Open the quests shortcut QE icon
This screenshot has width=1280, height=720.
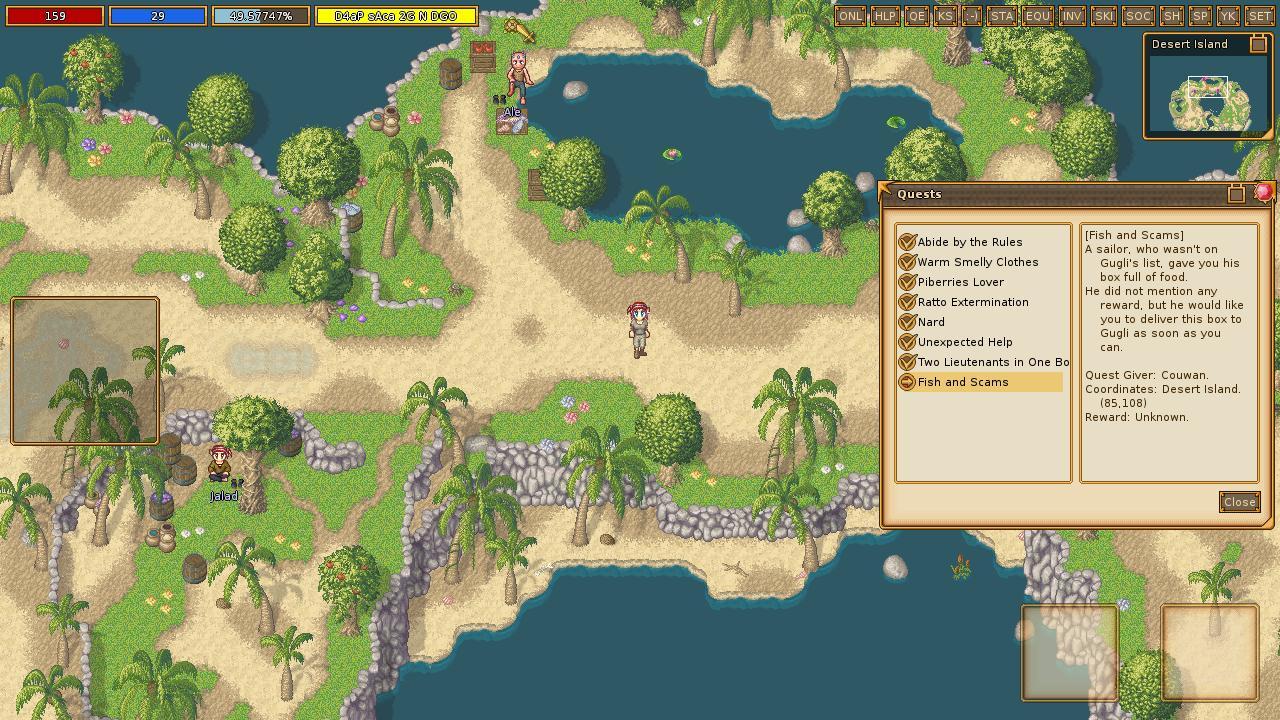[915, 16]
